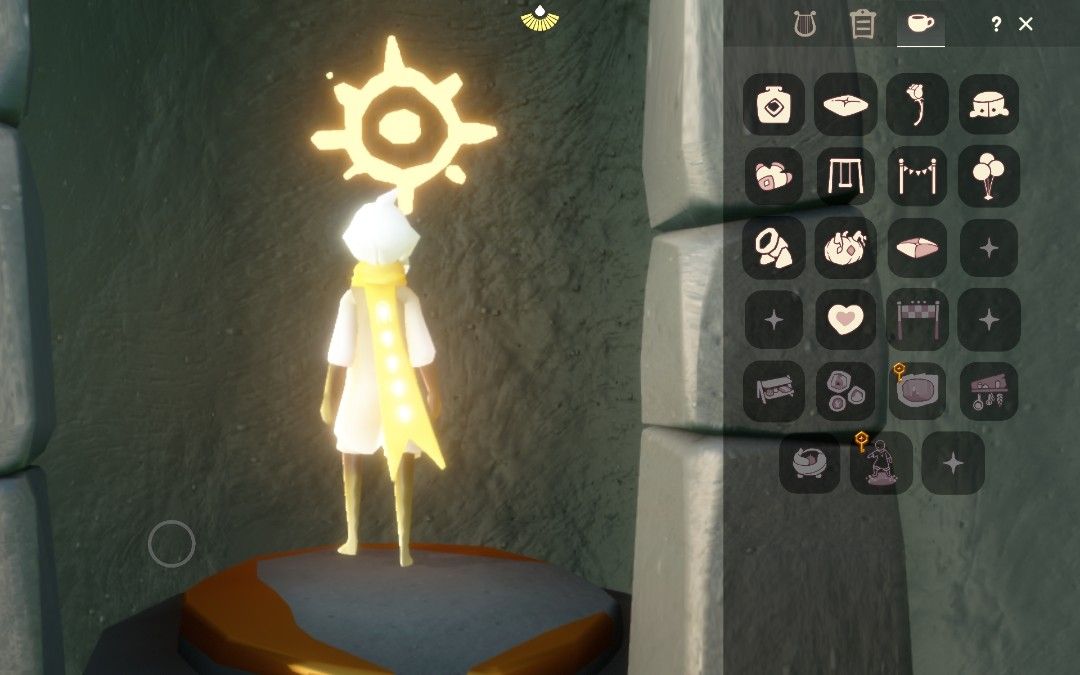Select the bottle item with diamond label

(774, 104)
